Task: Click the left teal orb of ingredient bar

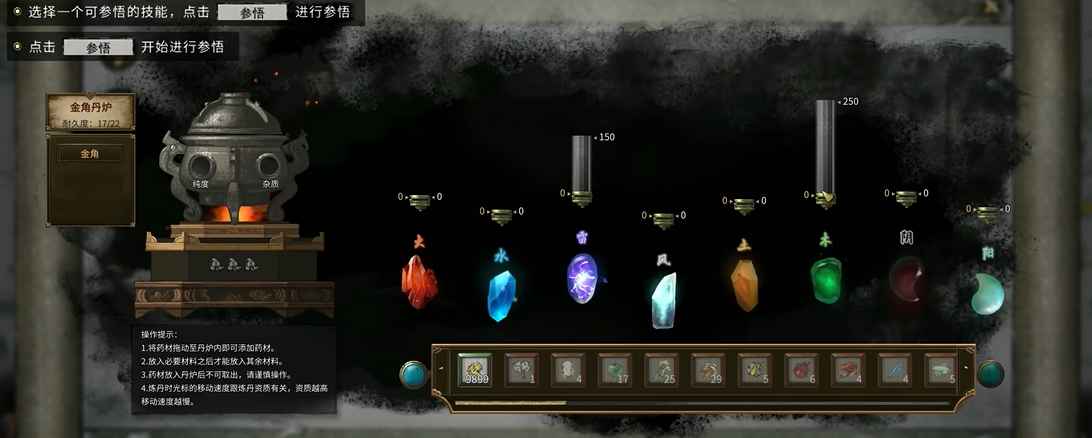Action: 413,374
